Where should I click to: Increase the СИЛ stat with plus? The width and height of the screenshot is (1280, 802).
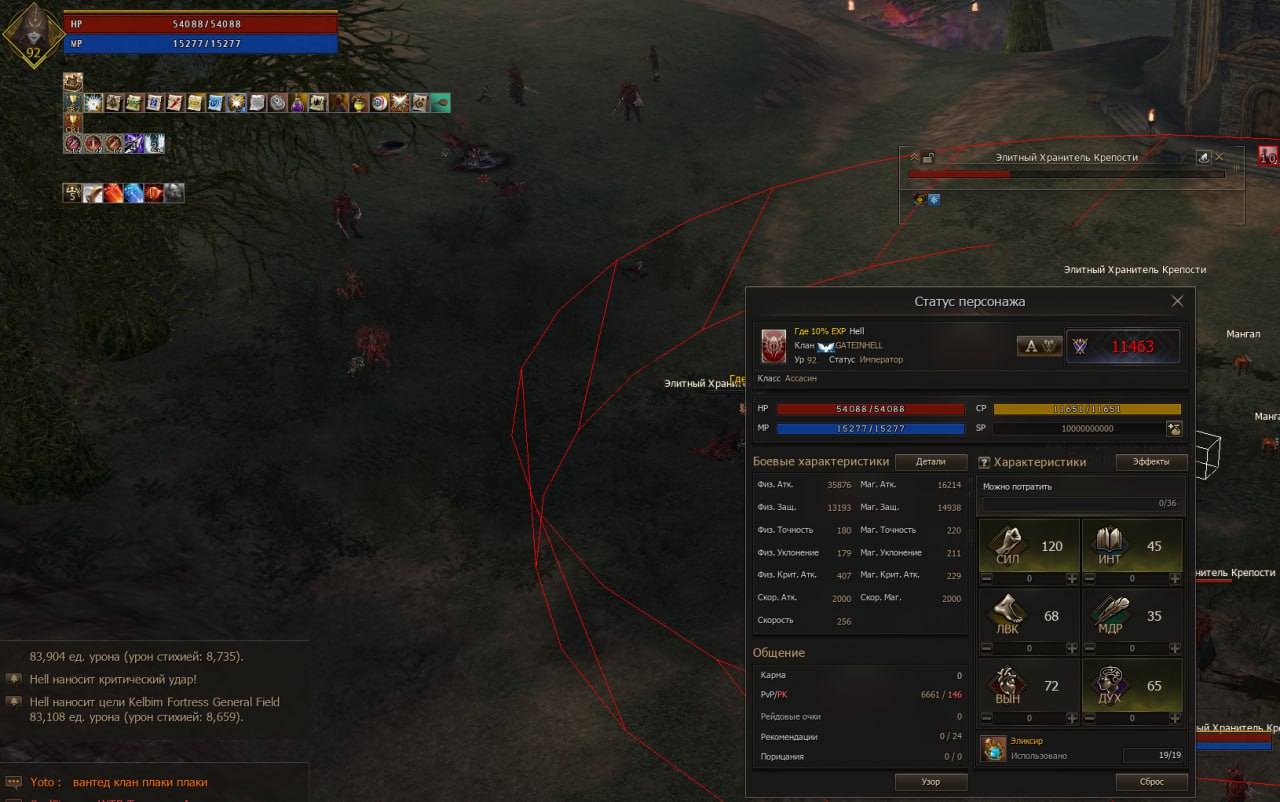coord(1072,578)
